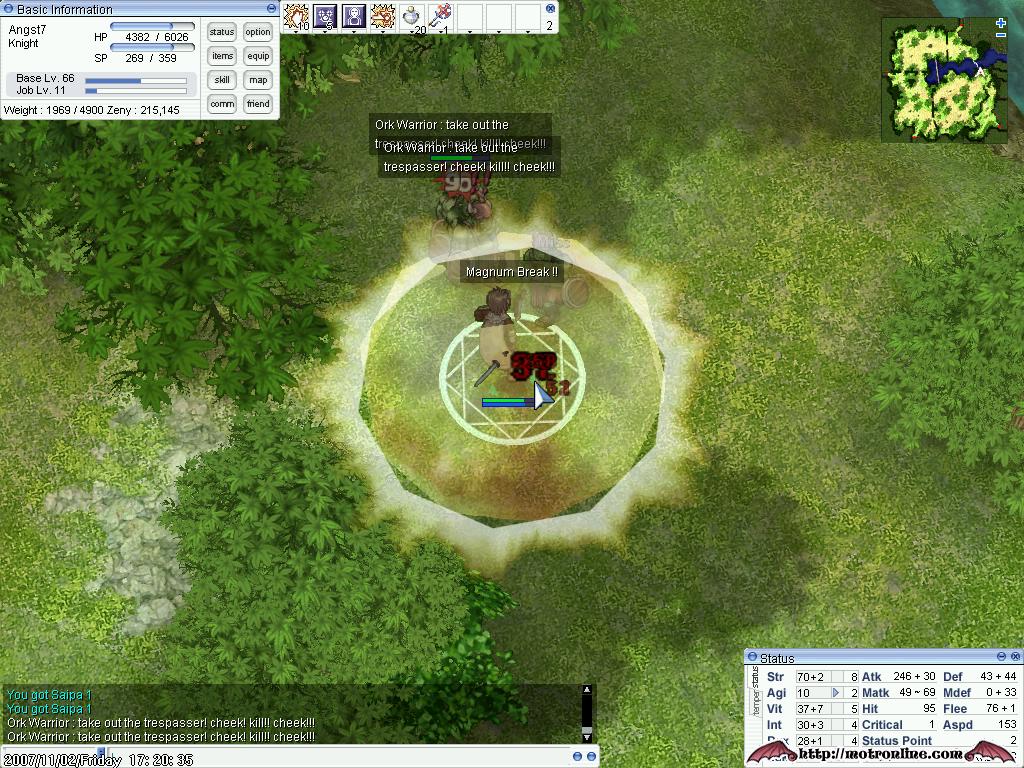Close the hotkey bar

point(549,8)
